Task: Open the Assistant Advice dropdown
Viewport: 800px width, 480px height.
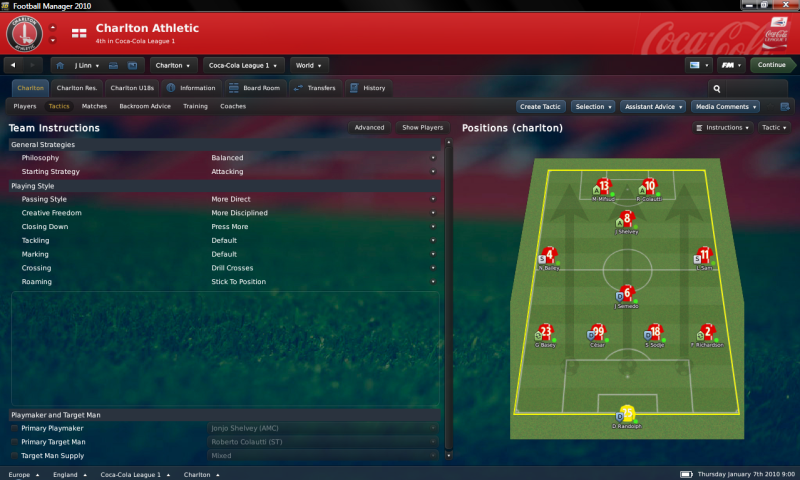Action: tap(652, 106)
